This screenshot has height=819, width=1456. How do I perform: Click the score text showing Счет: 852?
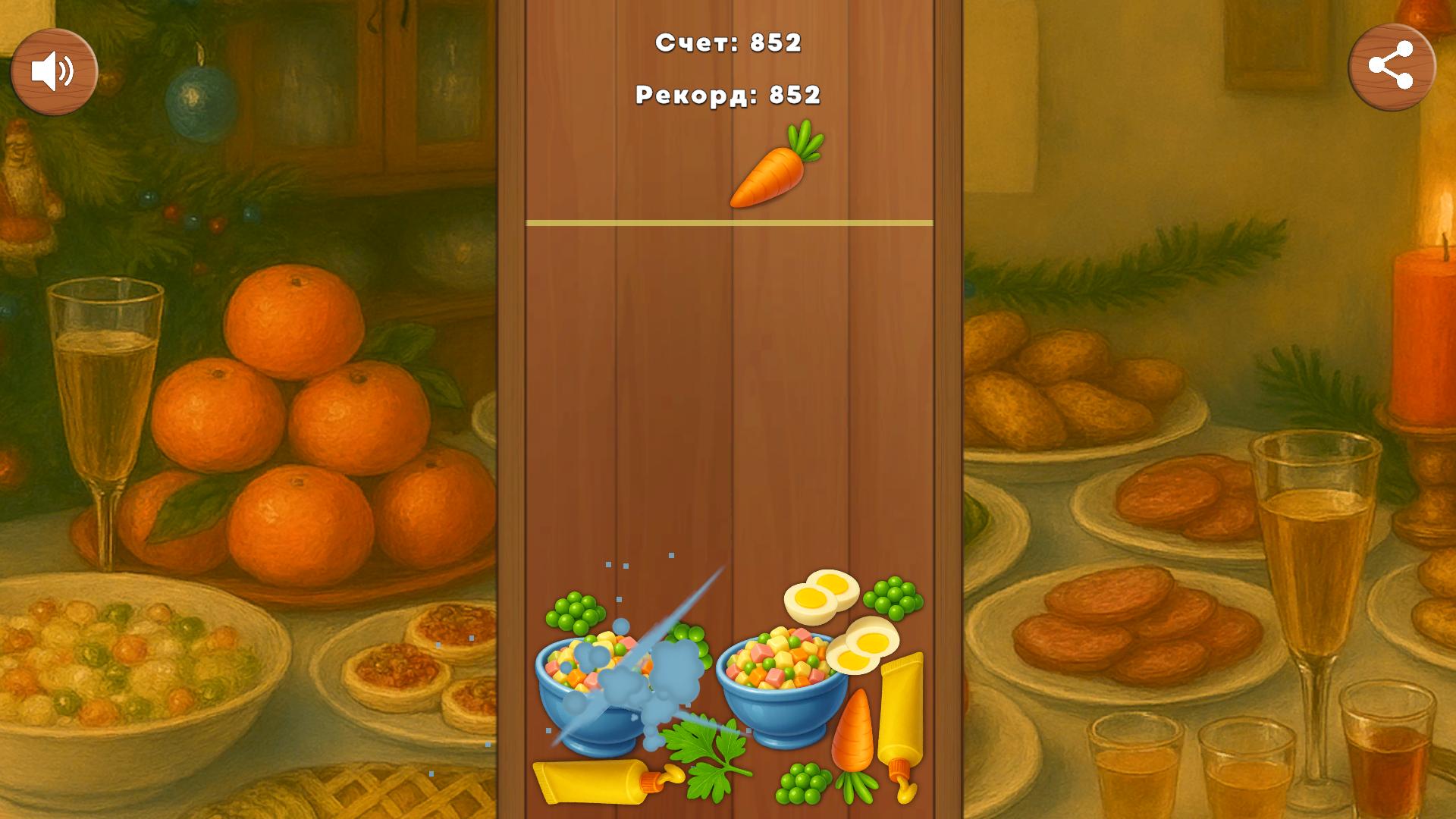coord(728,44)
